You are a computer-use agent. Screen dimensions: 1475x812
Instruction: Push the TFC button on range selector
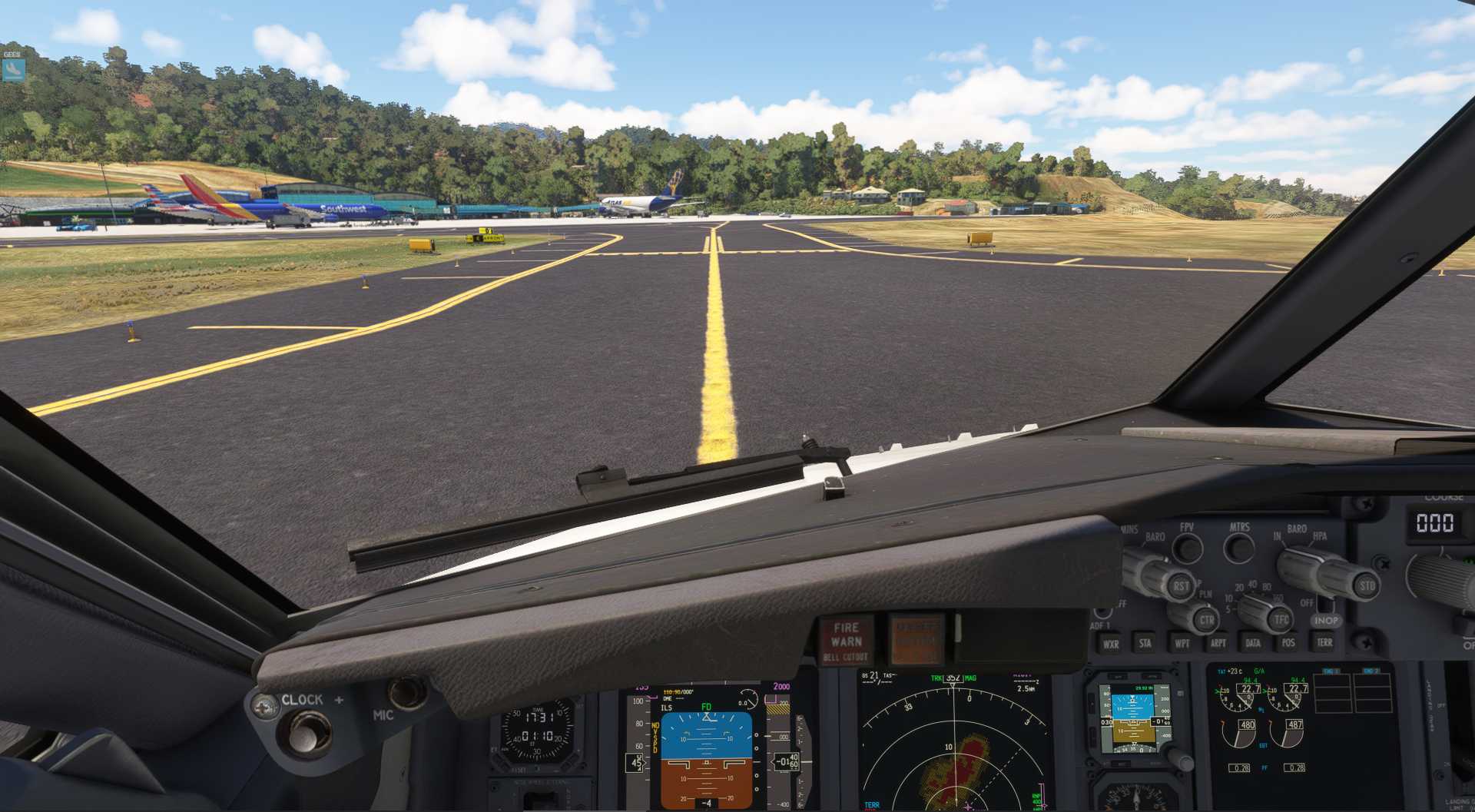pos(1281,619)
